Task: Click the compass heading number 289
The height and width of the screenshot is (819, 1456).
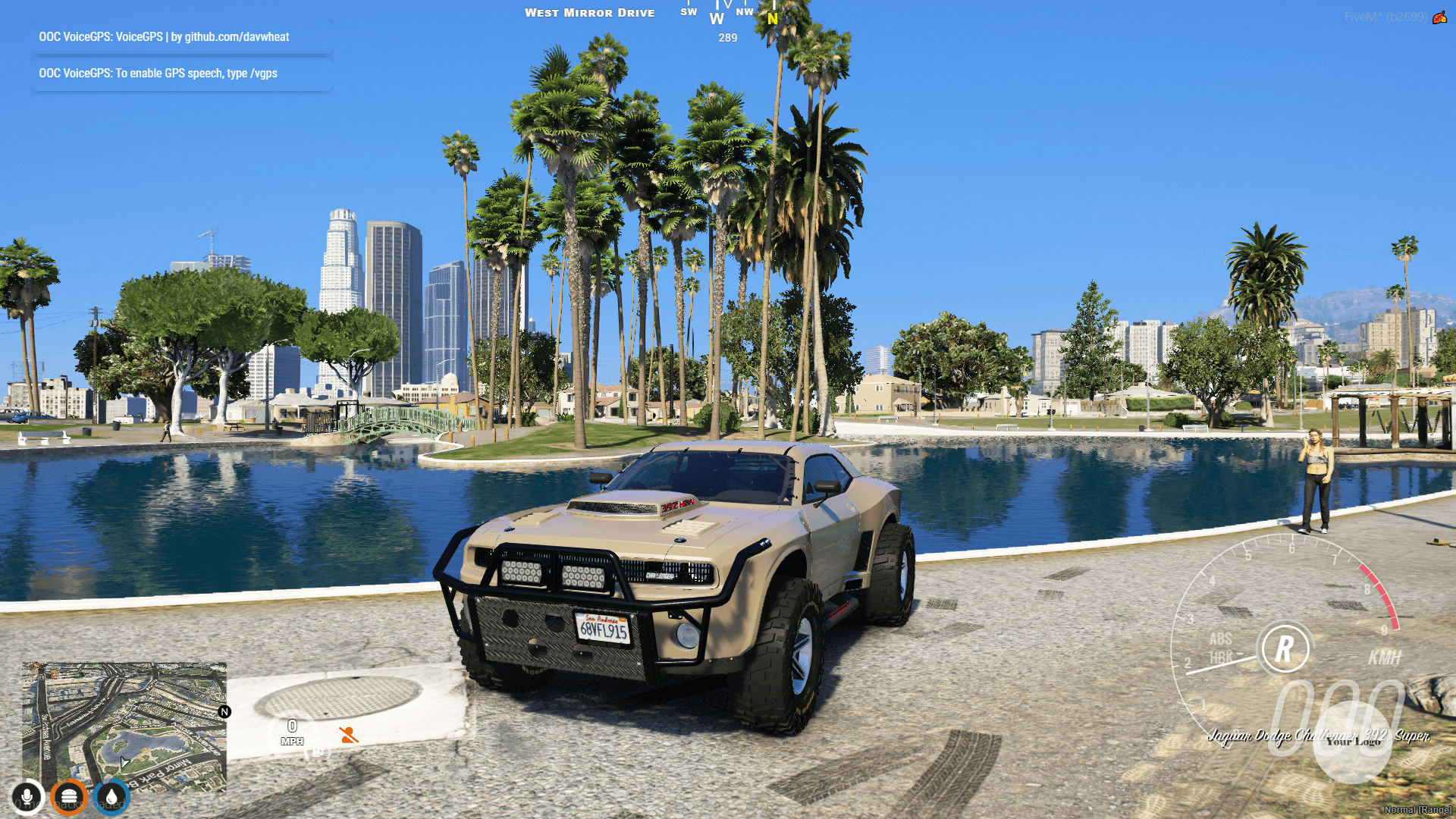Action: click(726, 36)
